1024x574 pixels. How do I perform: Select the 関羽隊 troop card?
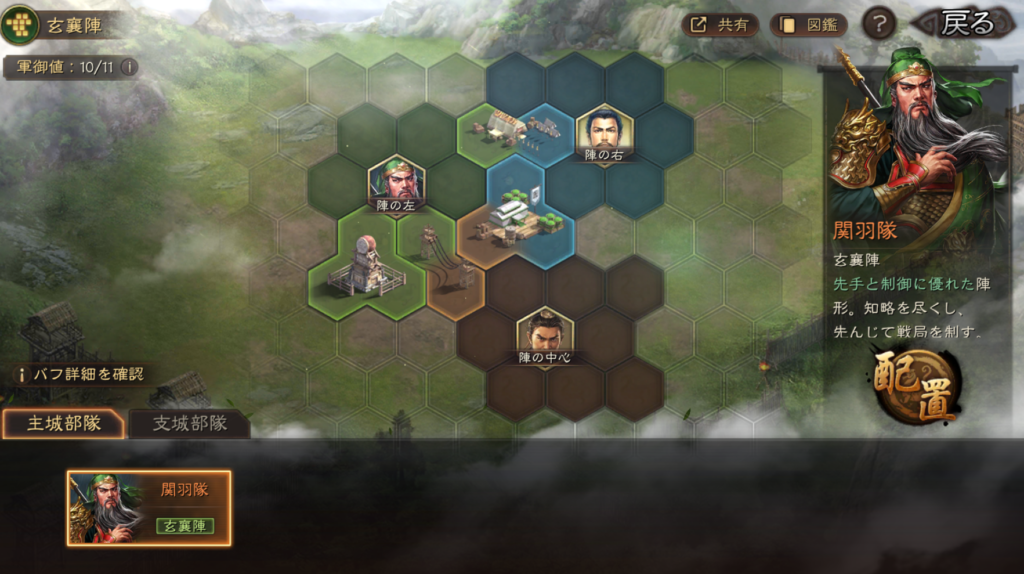click(149, 508)
